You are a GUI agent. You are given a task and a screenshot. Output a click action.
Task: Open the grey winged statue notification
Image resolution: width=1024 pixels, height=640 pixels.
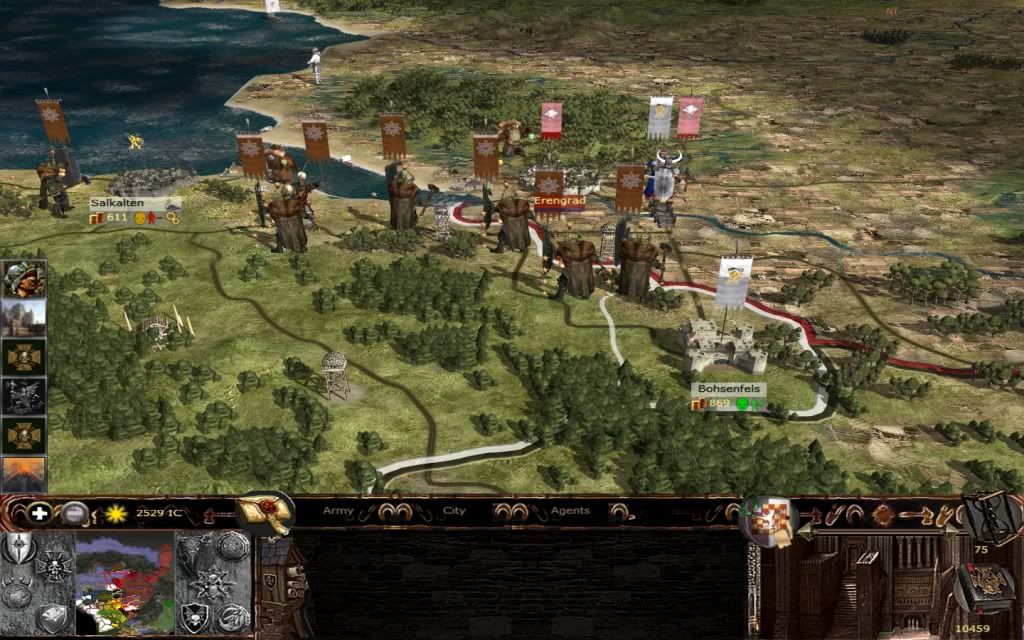tap(23, 396)
